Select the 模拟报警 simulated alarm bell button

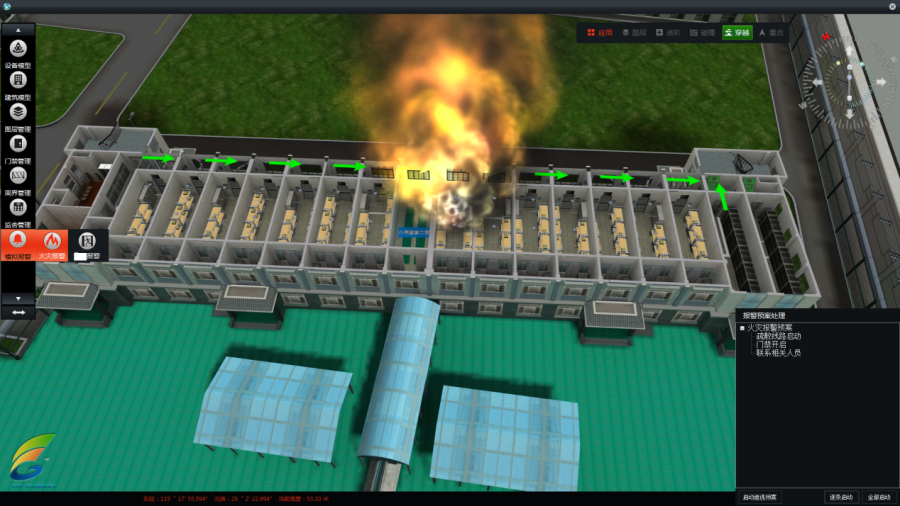[18, 242]
